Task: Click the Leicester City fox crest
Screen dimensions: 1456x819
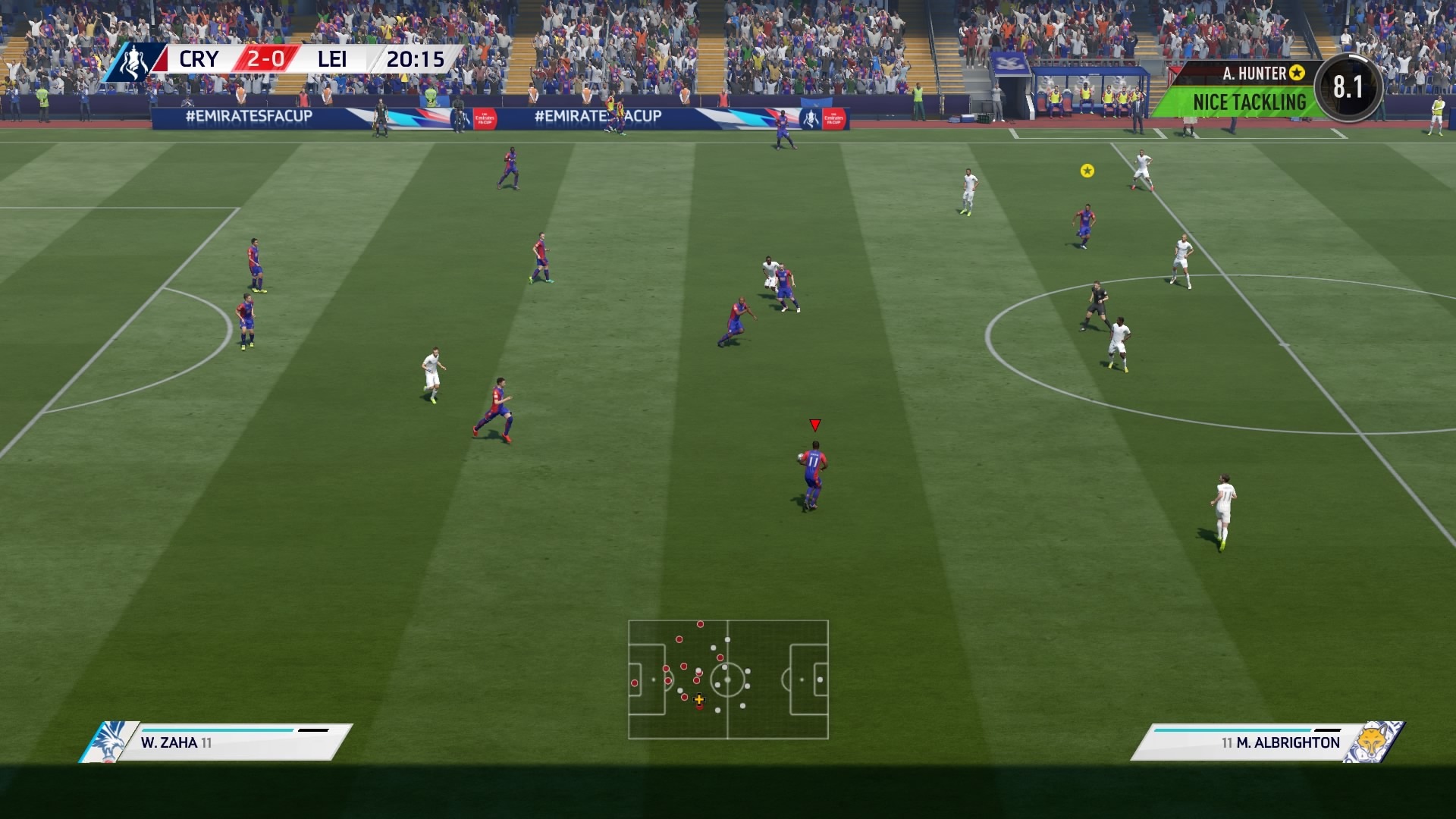Action: coord(1373,742)
